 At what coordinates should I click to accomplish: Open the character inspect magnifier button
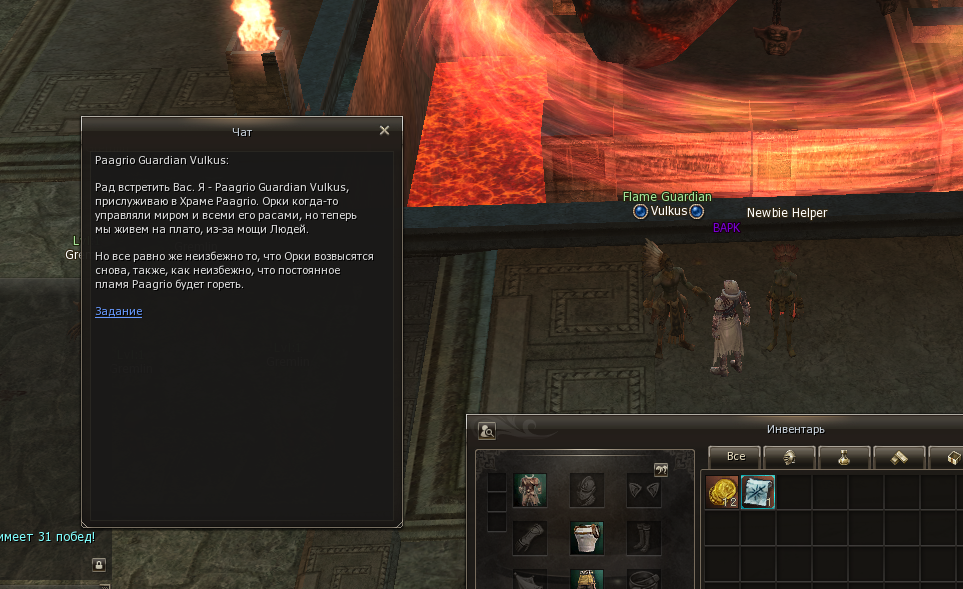(x=487, y=431)
